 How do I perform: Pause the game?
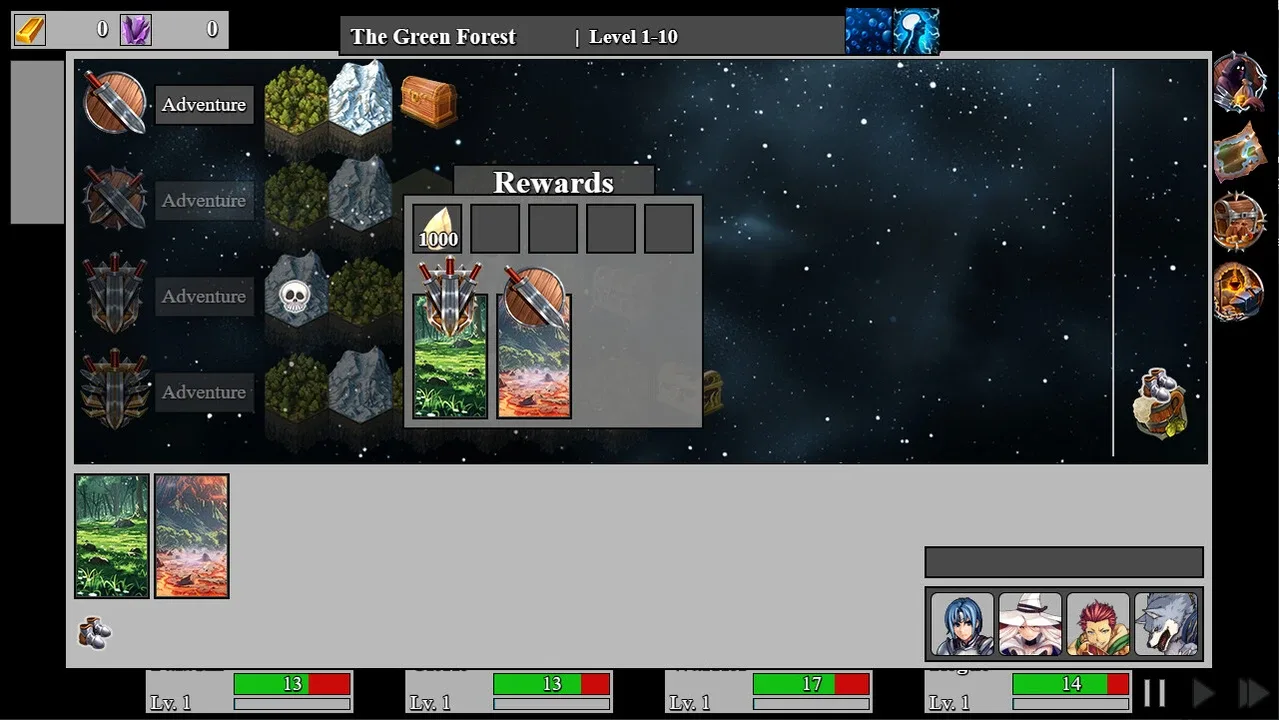pyautogui.click(x=1155, y=693)
